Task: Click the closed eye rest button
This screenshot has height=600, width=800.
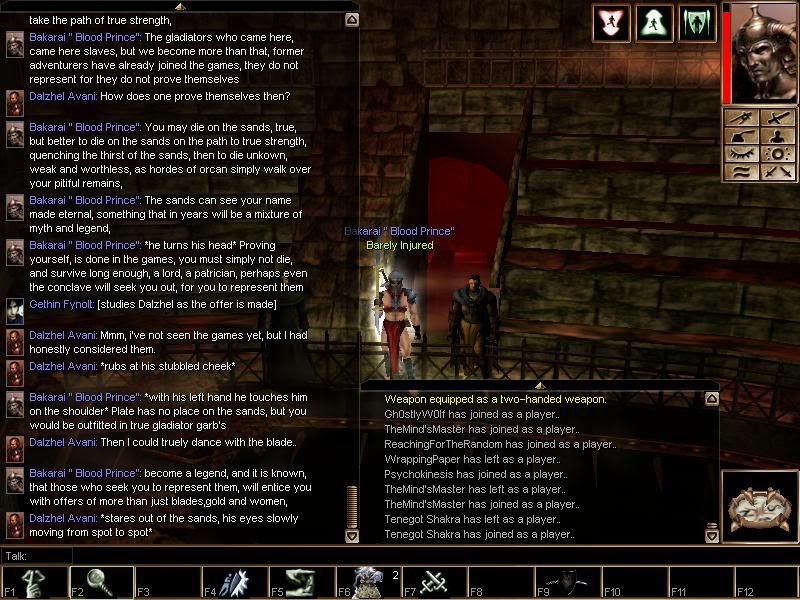Action: (x=741, y=155)
